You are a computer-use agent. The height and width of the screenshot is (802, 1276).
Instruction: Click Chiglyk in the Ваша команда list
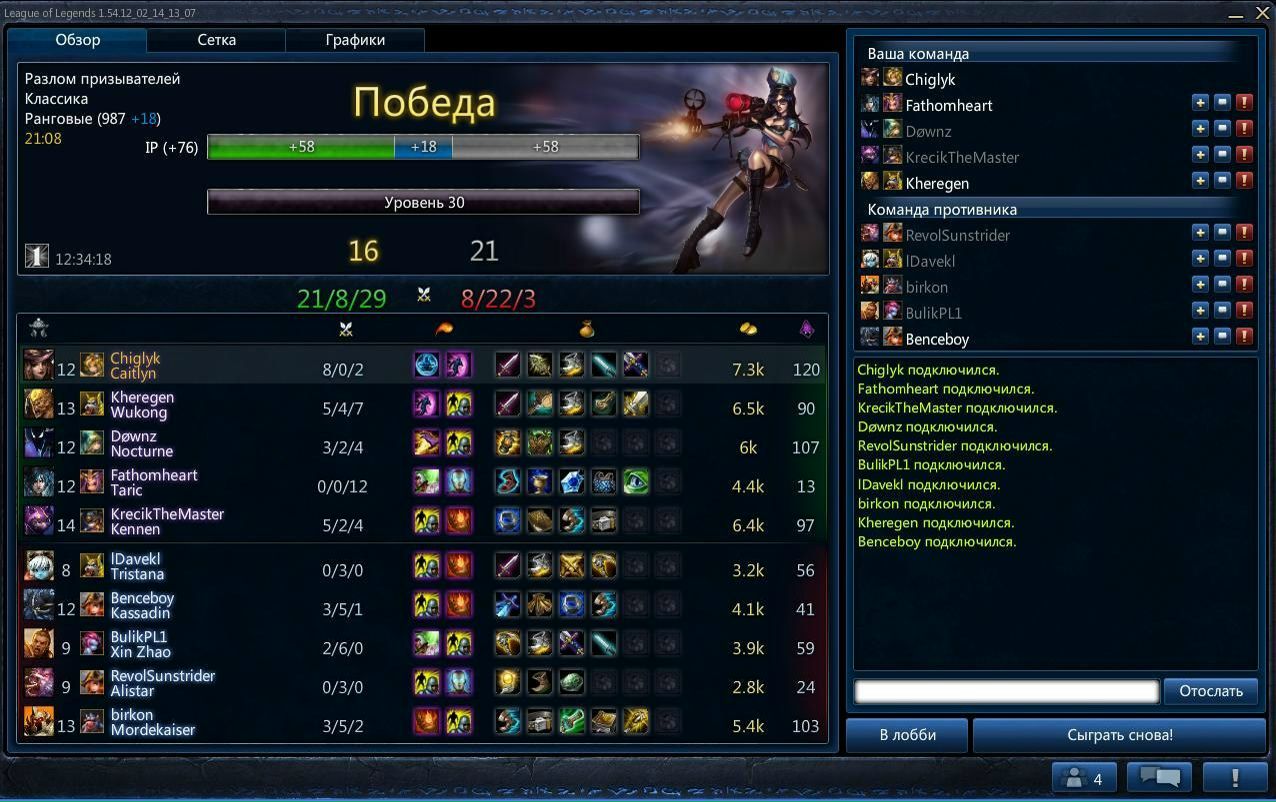930,79
